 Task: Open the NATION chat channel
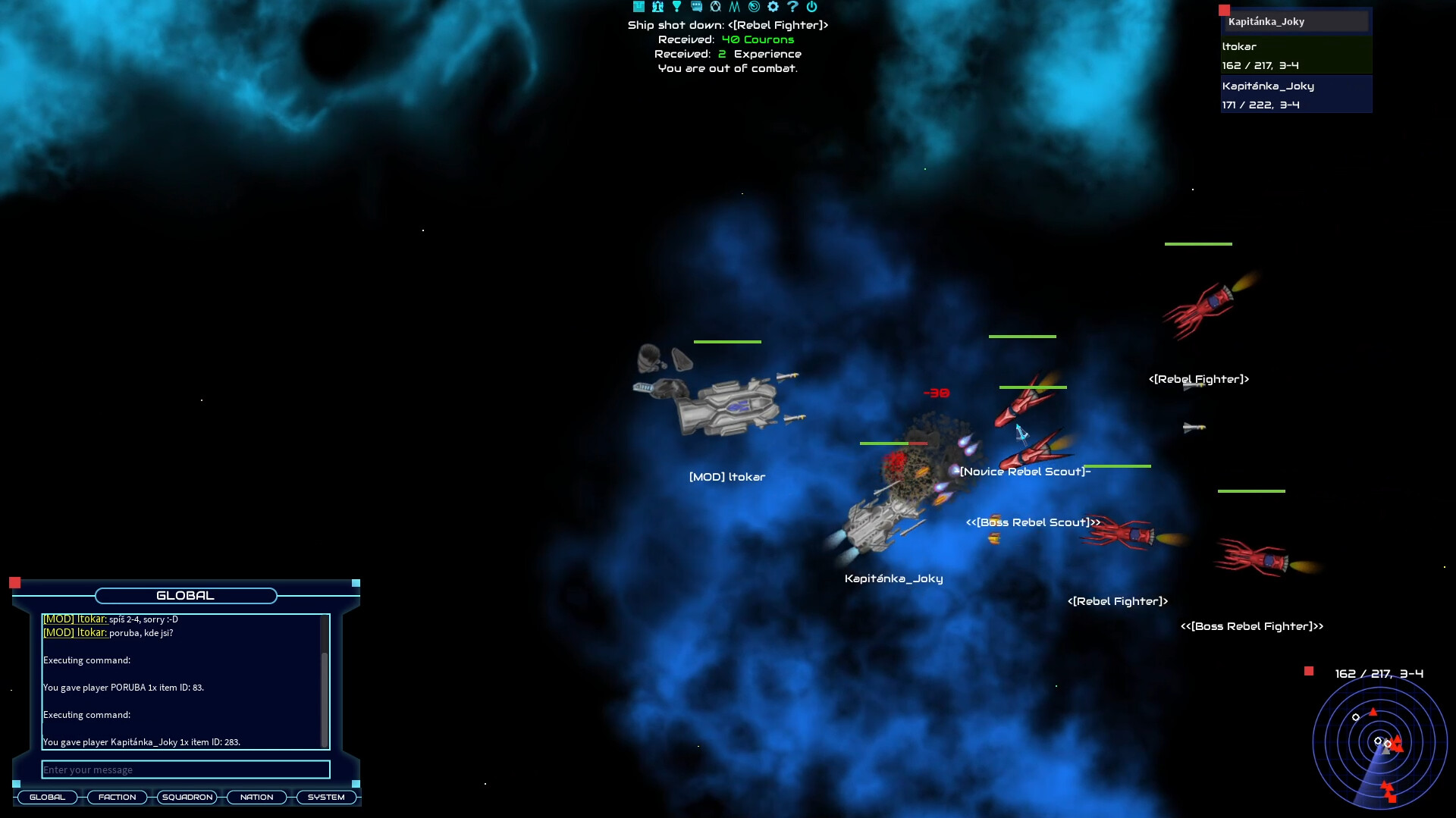[256, 797]
